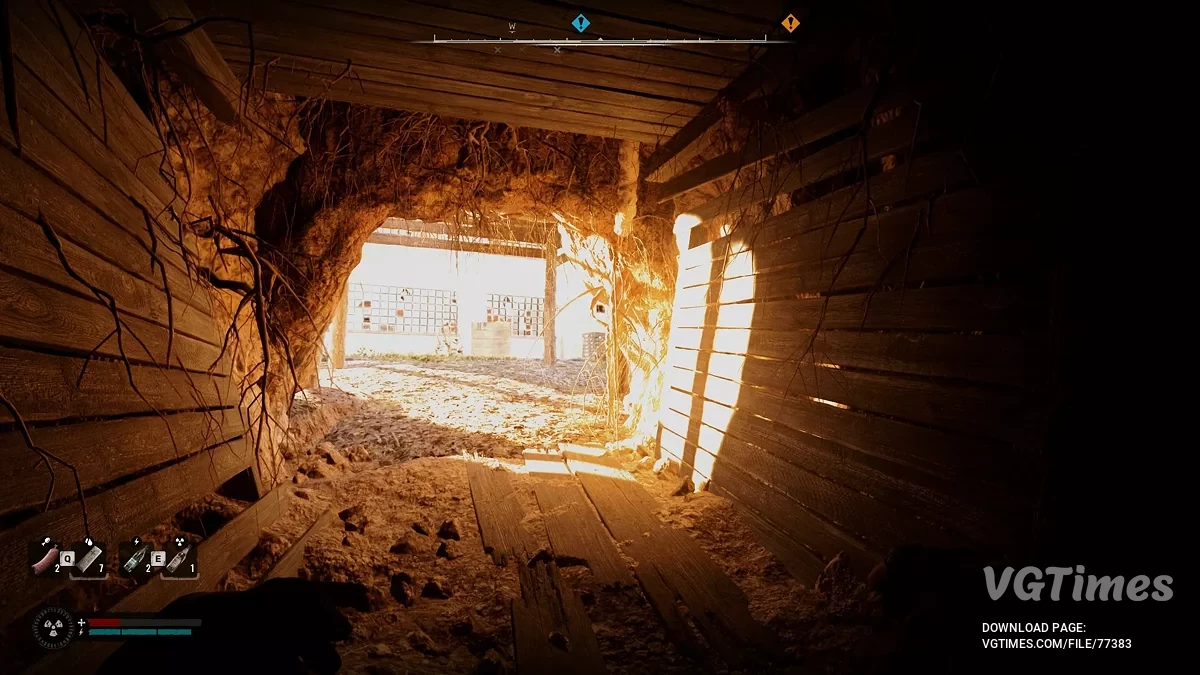Image resolution: width=1200 pixels, height=675 pixels.
Task: Select the energy drink bottle slot
Action: click(x=135, y=560)
